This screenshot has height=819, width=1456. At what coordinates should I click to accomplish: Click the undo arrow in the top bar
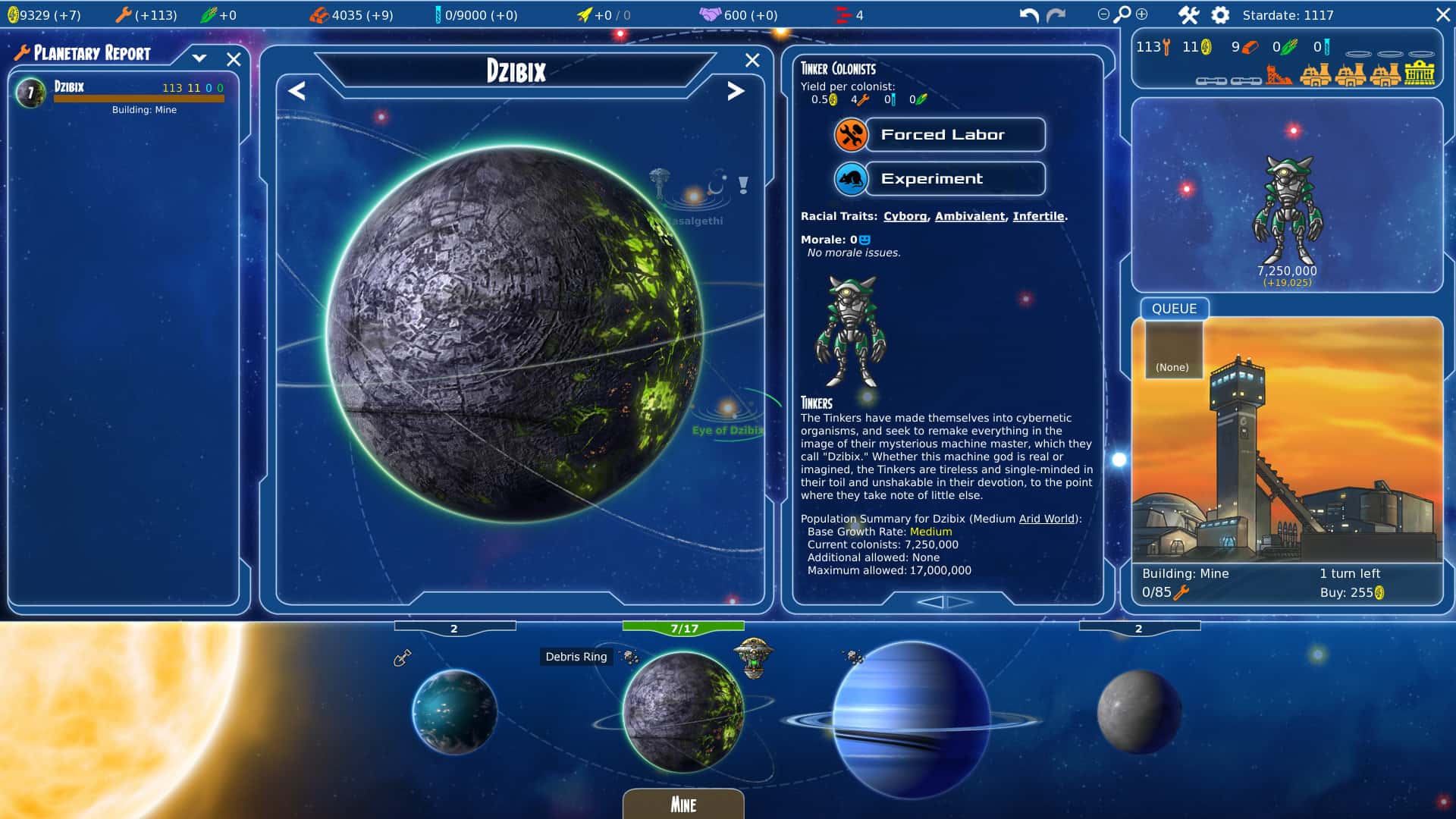pyautogui.click(x=1028, y=14)
